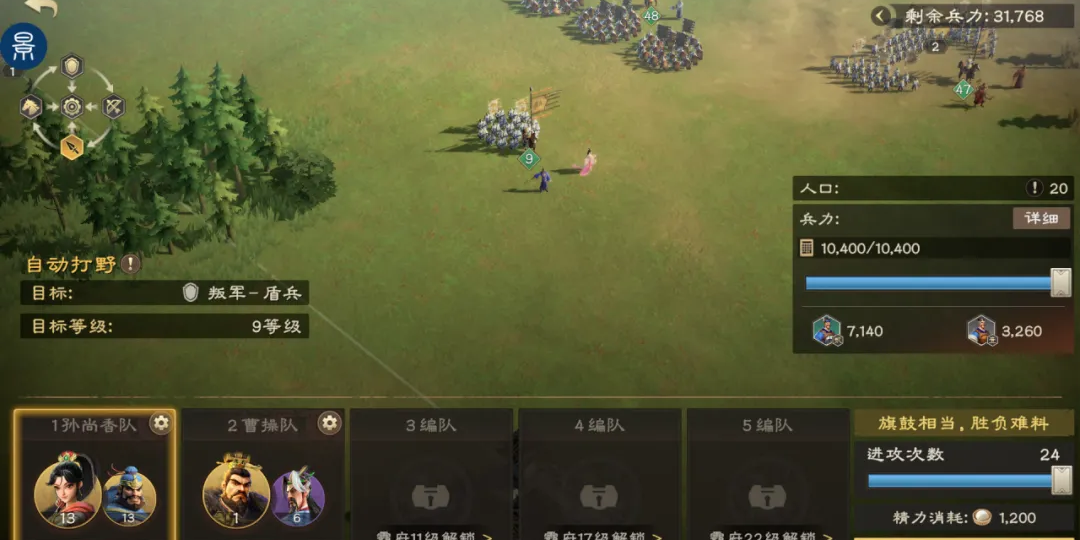Screen dimensions: 1080x540
Task: Select the highlighted spear troop icon
Action: pyautogui.click(x=72, y=147)
